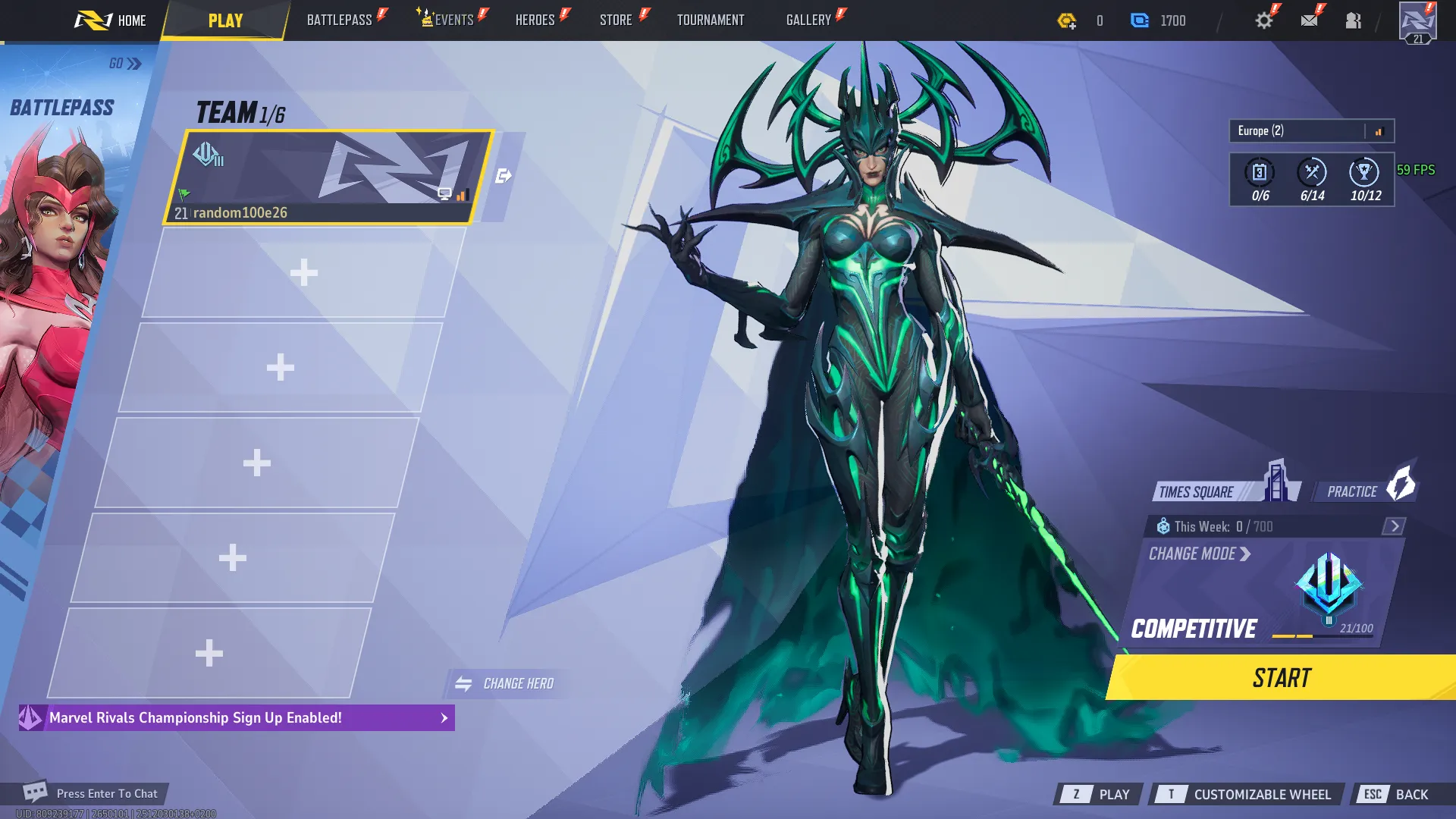Open the Friends/social icon
This screenshot has height=819, width=1456.
pyautogui.click(x=1354, y=20)
